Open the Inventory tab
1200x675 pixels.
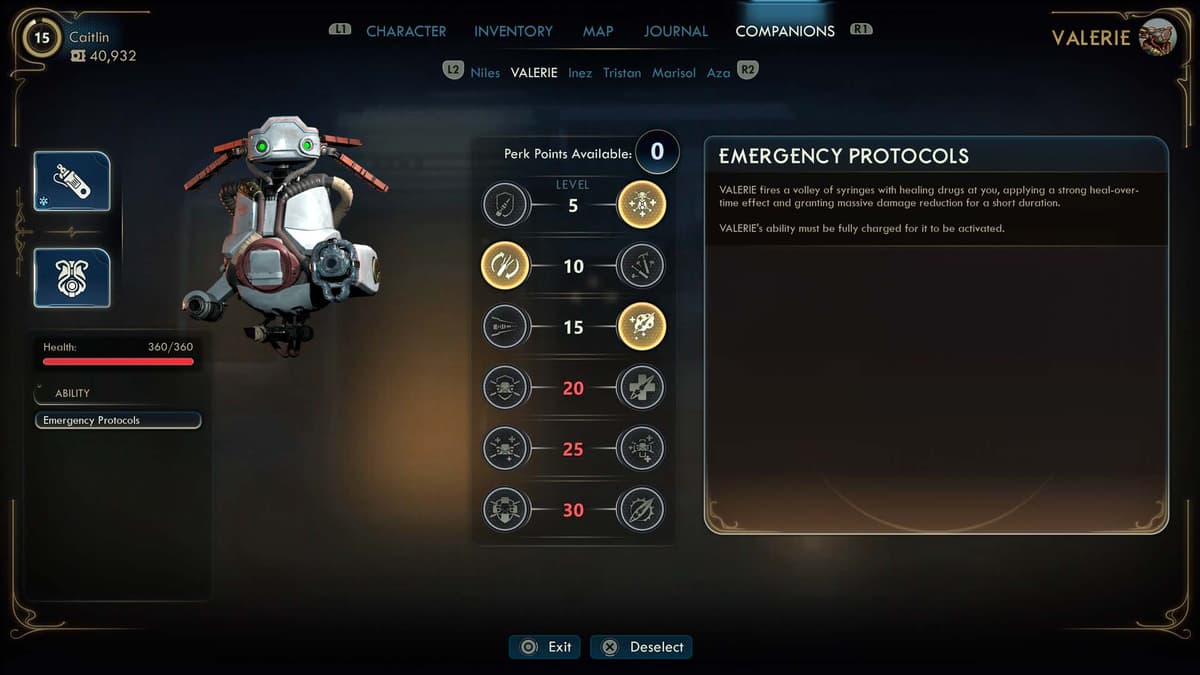(513, 31)
